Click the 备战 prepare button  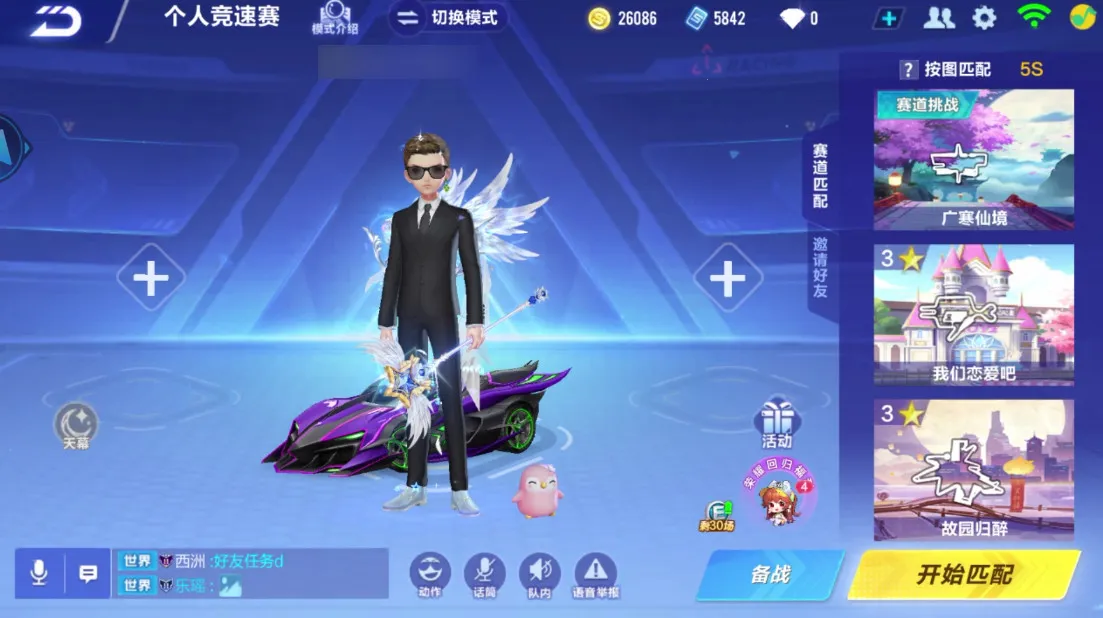click(770, 574)
